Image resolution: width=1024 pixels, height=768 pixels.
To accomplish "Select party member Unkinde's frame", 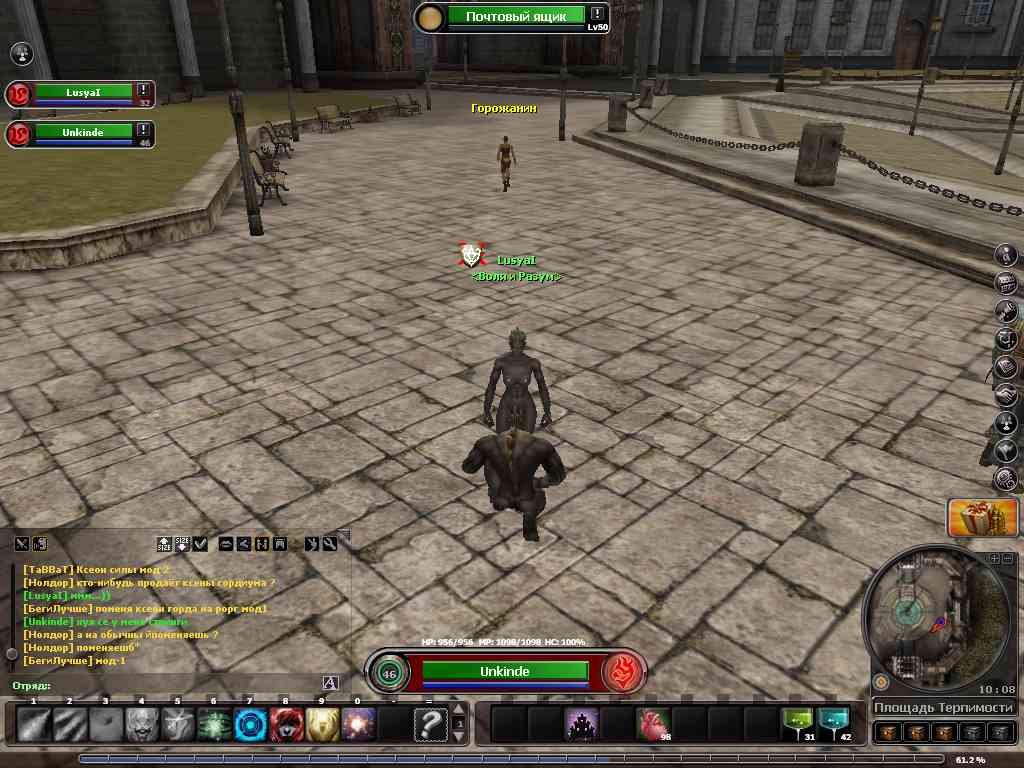I will pyautogui.click(x=84, y=132).
